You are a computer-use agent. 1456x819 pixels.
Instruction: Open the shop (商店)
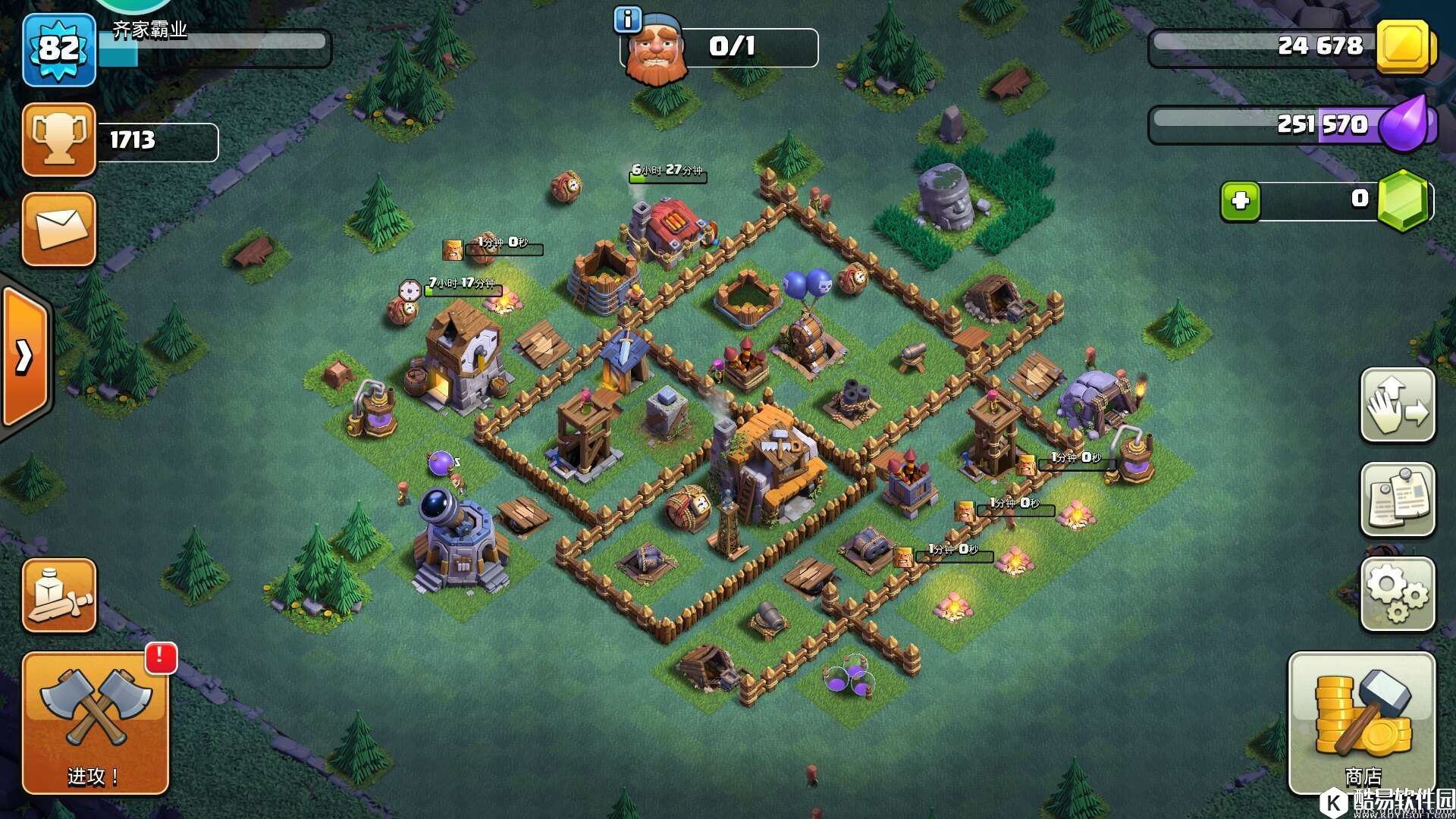coord(1362,723)
